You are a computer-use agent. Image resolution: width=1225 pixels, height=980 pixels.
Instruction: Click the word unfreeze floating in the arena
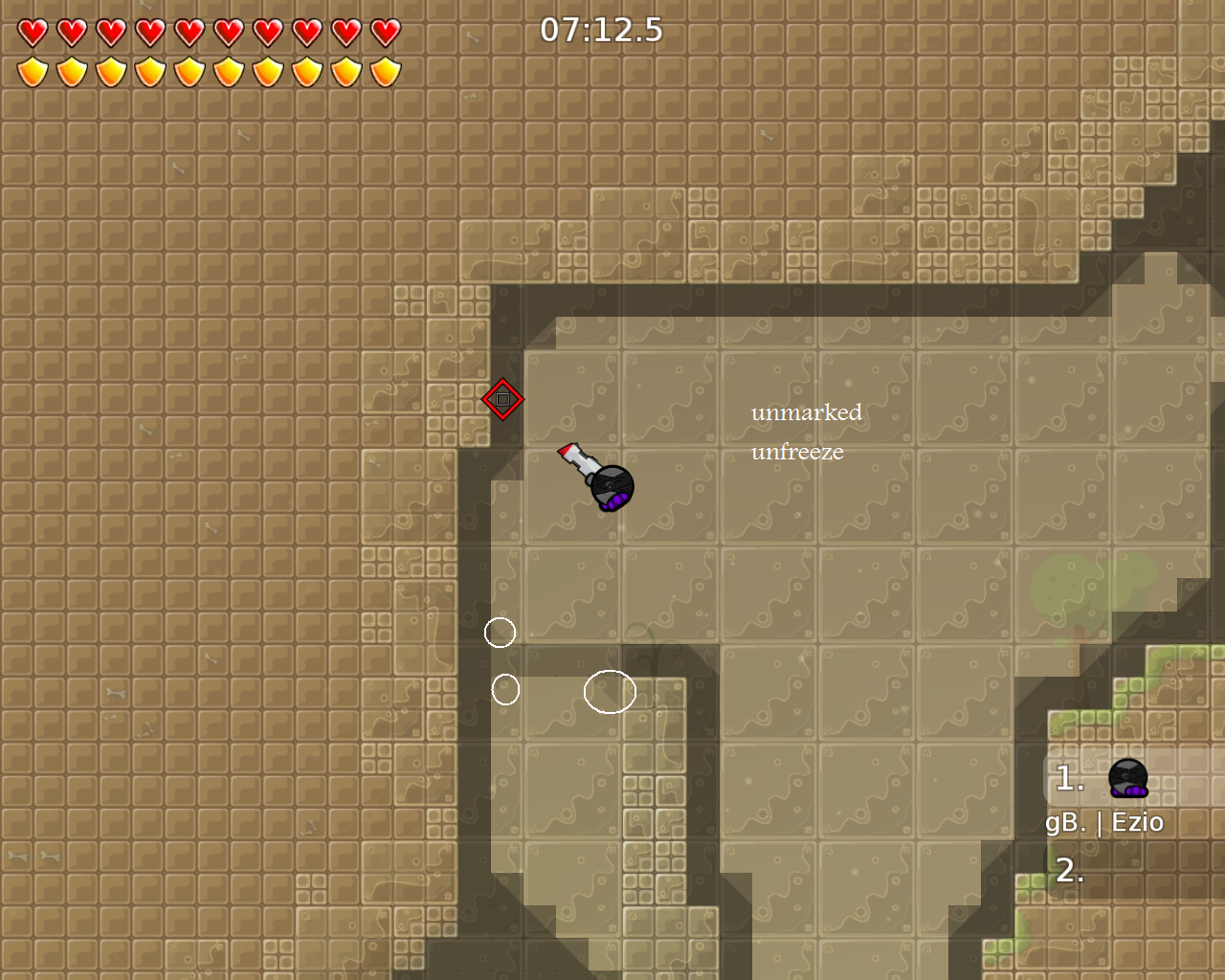point(796,452)
